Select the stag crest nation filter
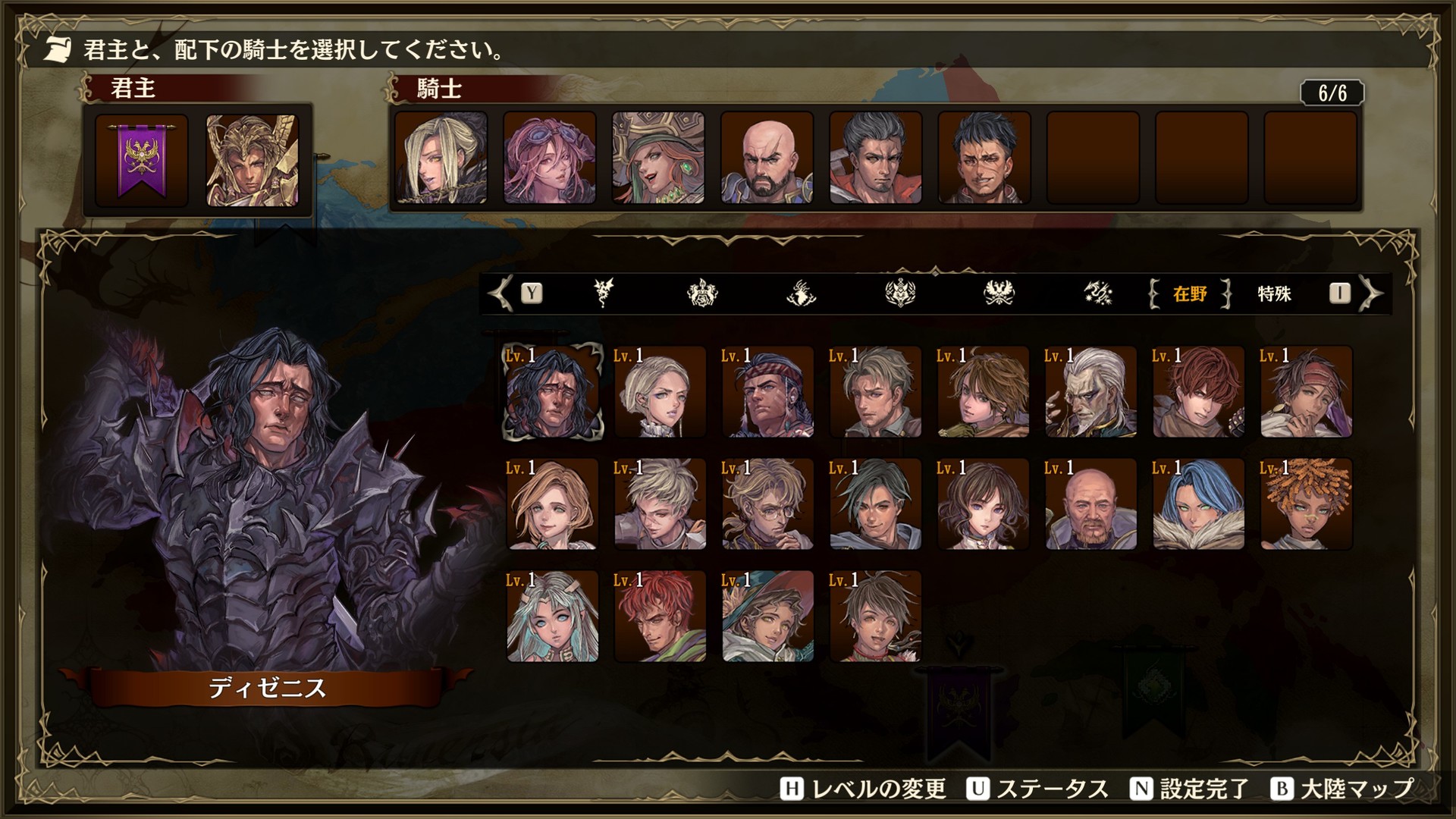 [x=802, y=294]
